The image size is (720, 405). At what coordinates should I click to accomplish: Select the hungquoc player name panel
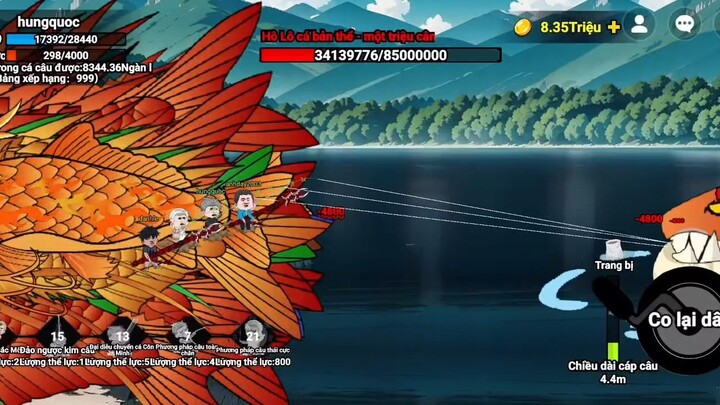pos(50,21)
